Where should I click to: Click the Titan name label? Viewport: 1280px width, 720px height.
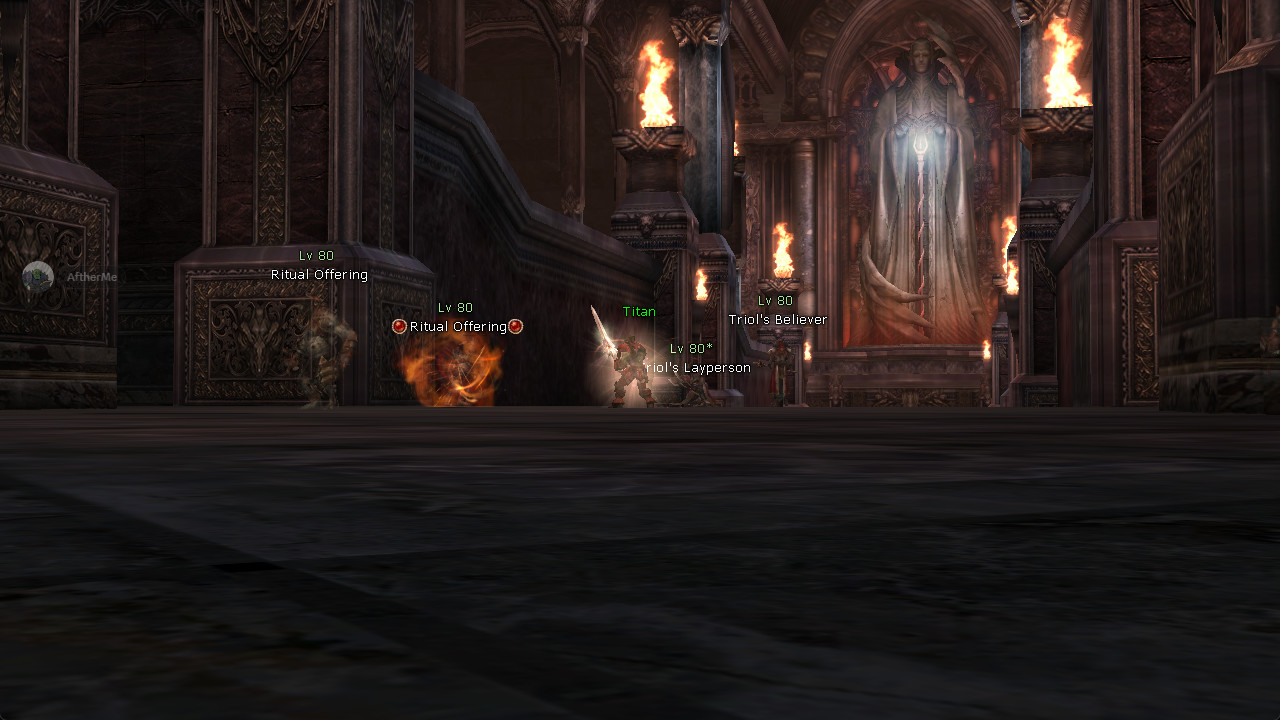tap(637, 311)
